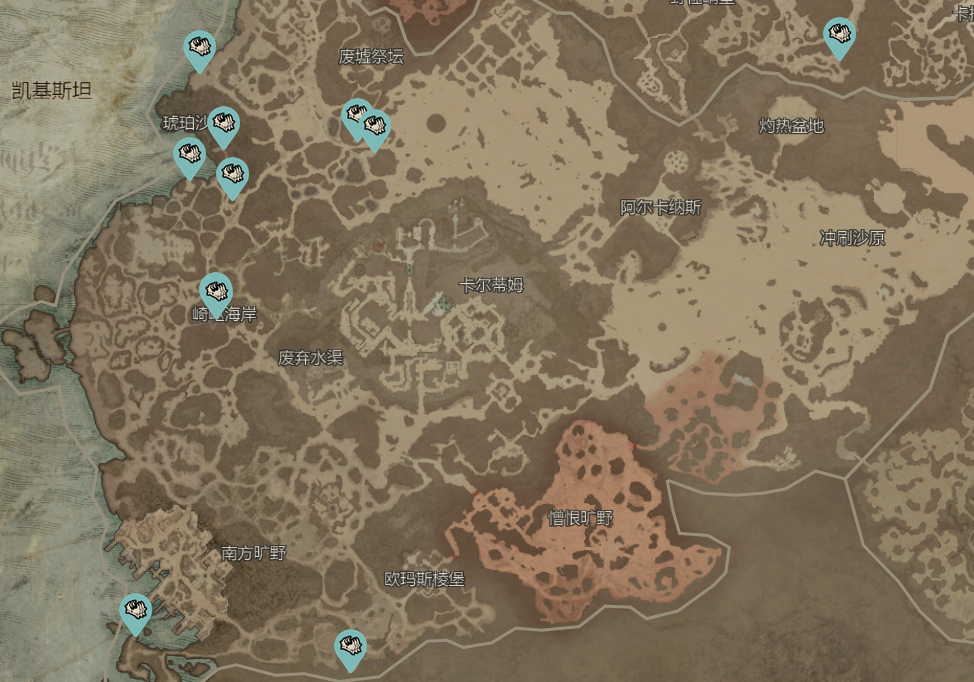The image size is (974, 682).
Task: Open the chest marker north of 灼热盆地
Action: 839,36
